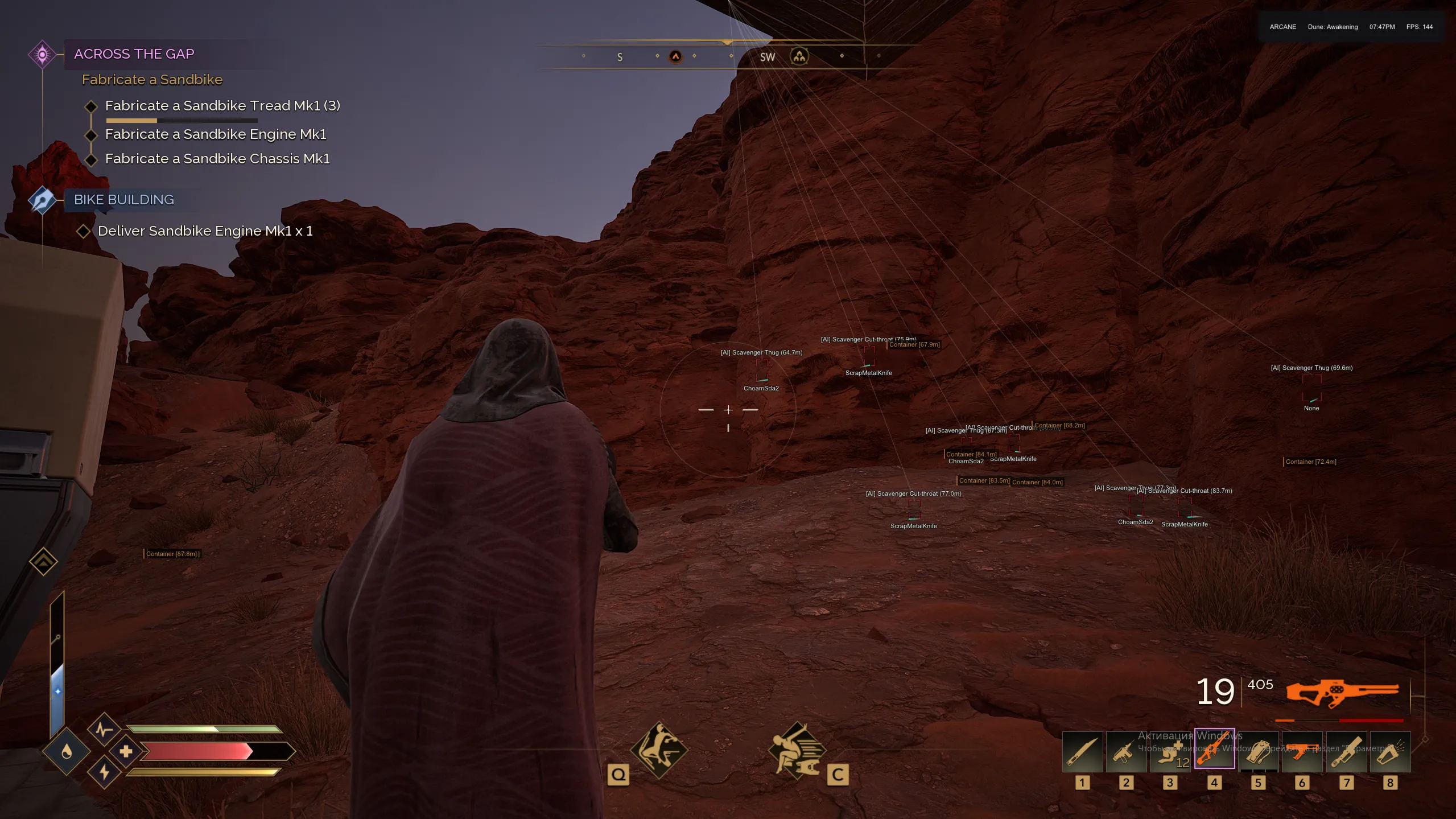Open the climbing ability bound to Q
The image size is (1456, 819).
659,750
